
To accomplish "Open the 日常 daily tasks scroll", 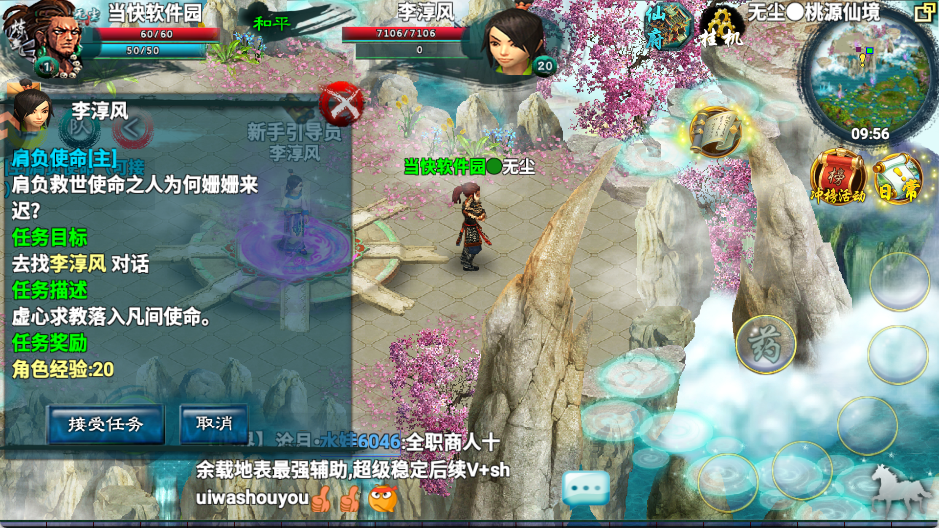I will (897, 178).
